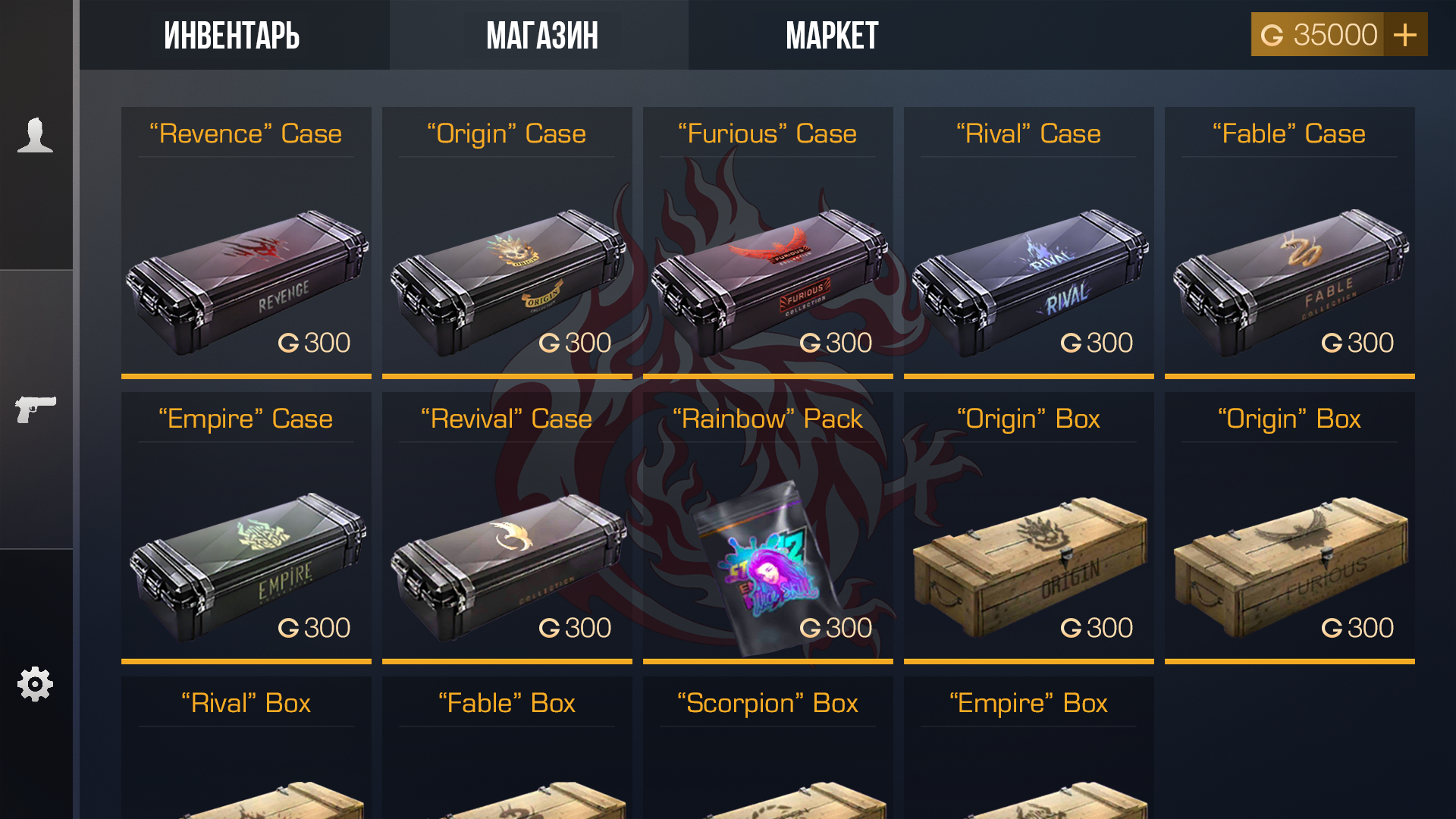Image resolution: width=1456 pixels, height=819 pixels.
Task: Open the "Rainbow" Pack thumbnail
Action: [x=767, y=561]
